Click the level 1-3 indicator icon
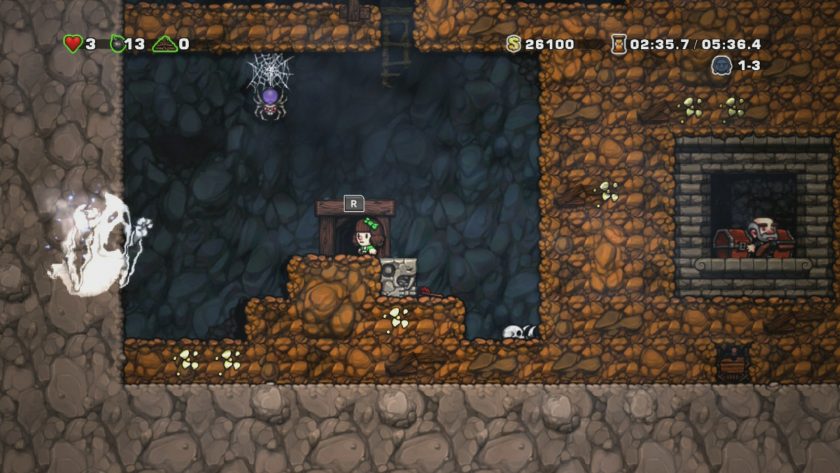This screenshot has width=840, height=473. click(x=721, y=65)
